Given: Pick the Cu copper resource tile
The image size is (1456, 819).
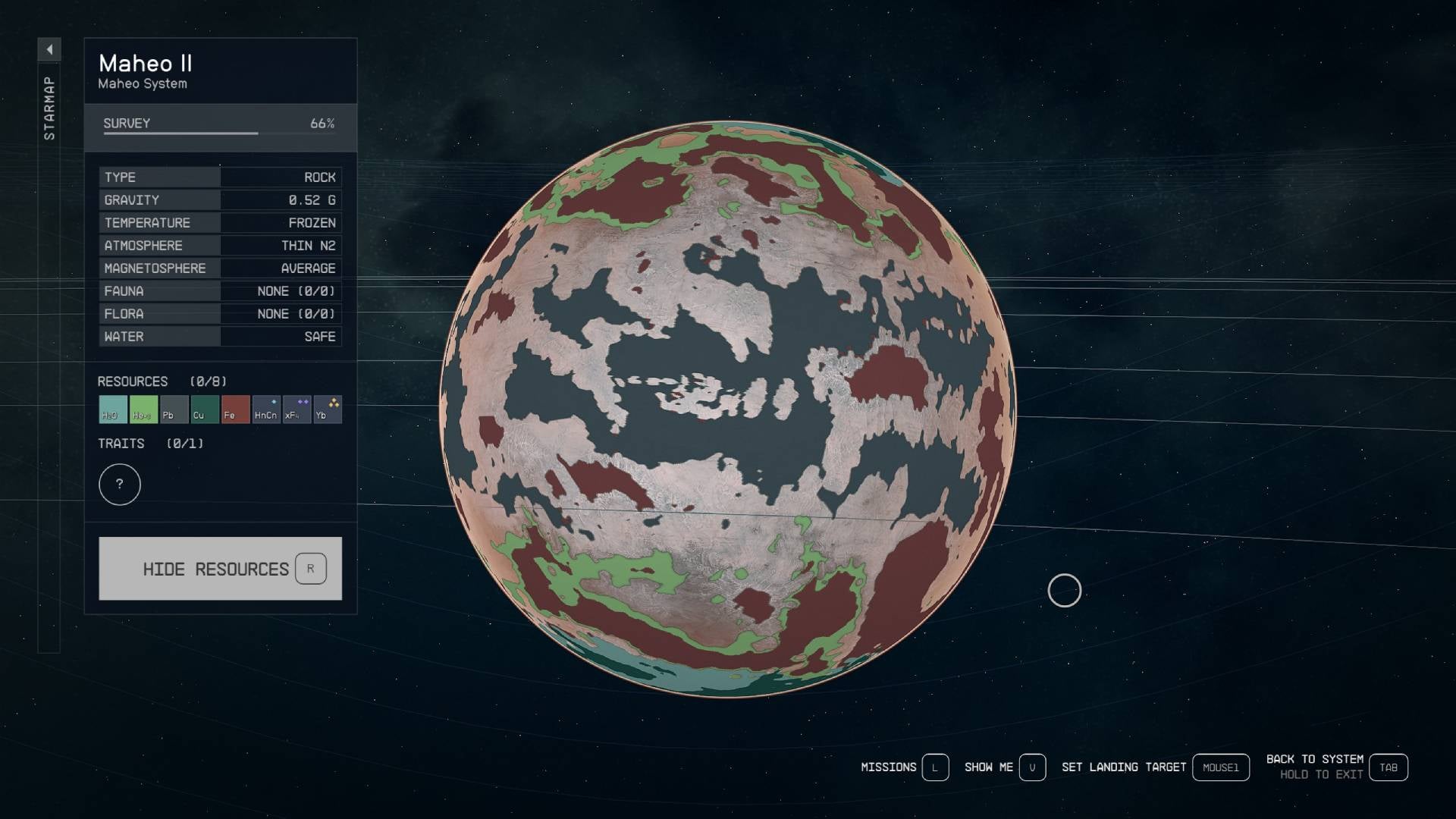Looking at the screenshot, I should coord(205,409).
